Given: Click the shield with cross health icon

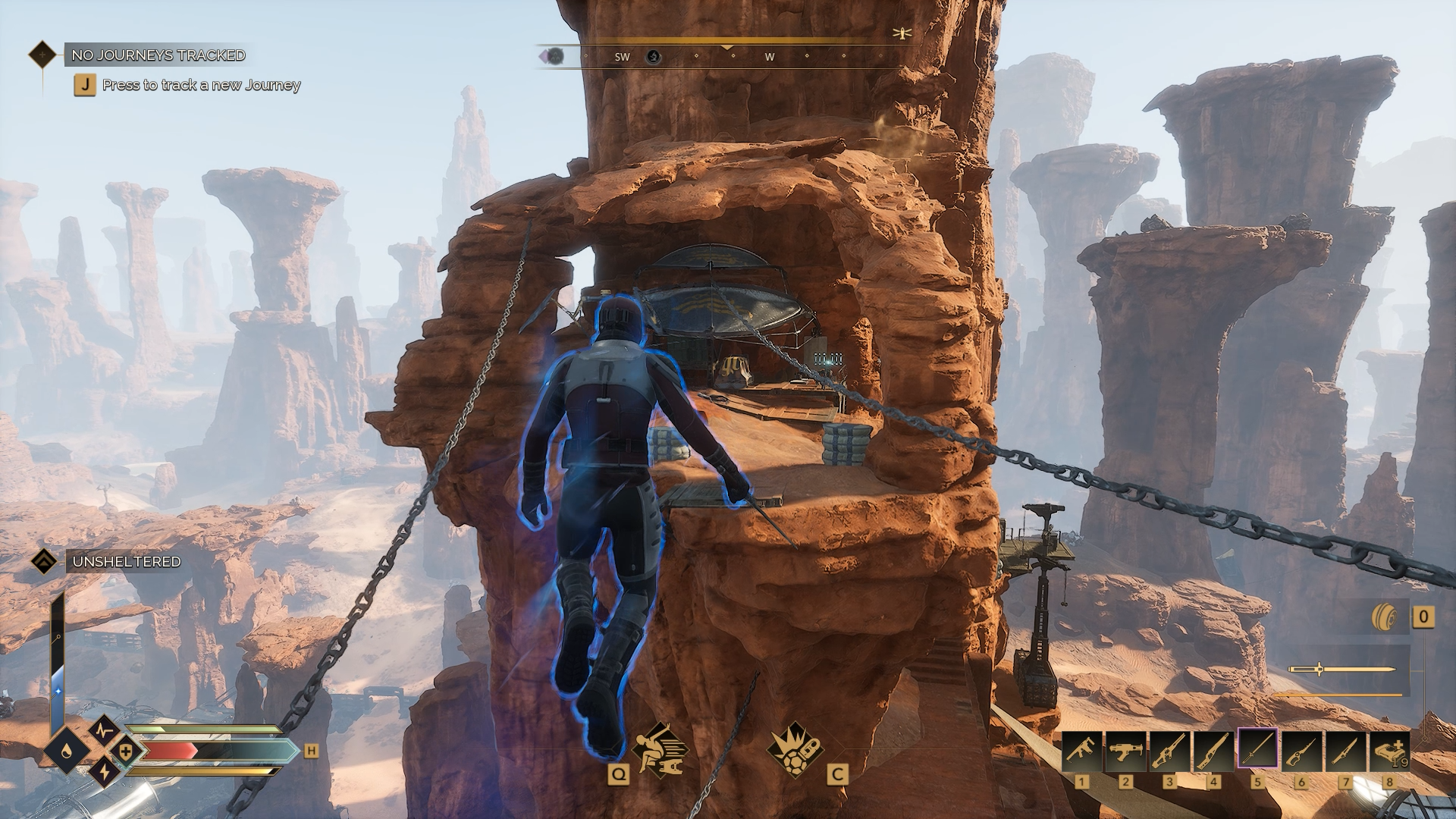Looking at the screenshot, I should coord(126,752).
